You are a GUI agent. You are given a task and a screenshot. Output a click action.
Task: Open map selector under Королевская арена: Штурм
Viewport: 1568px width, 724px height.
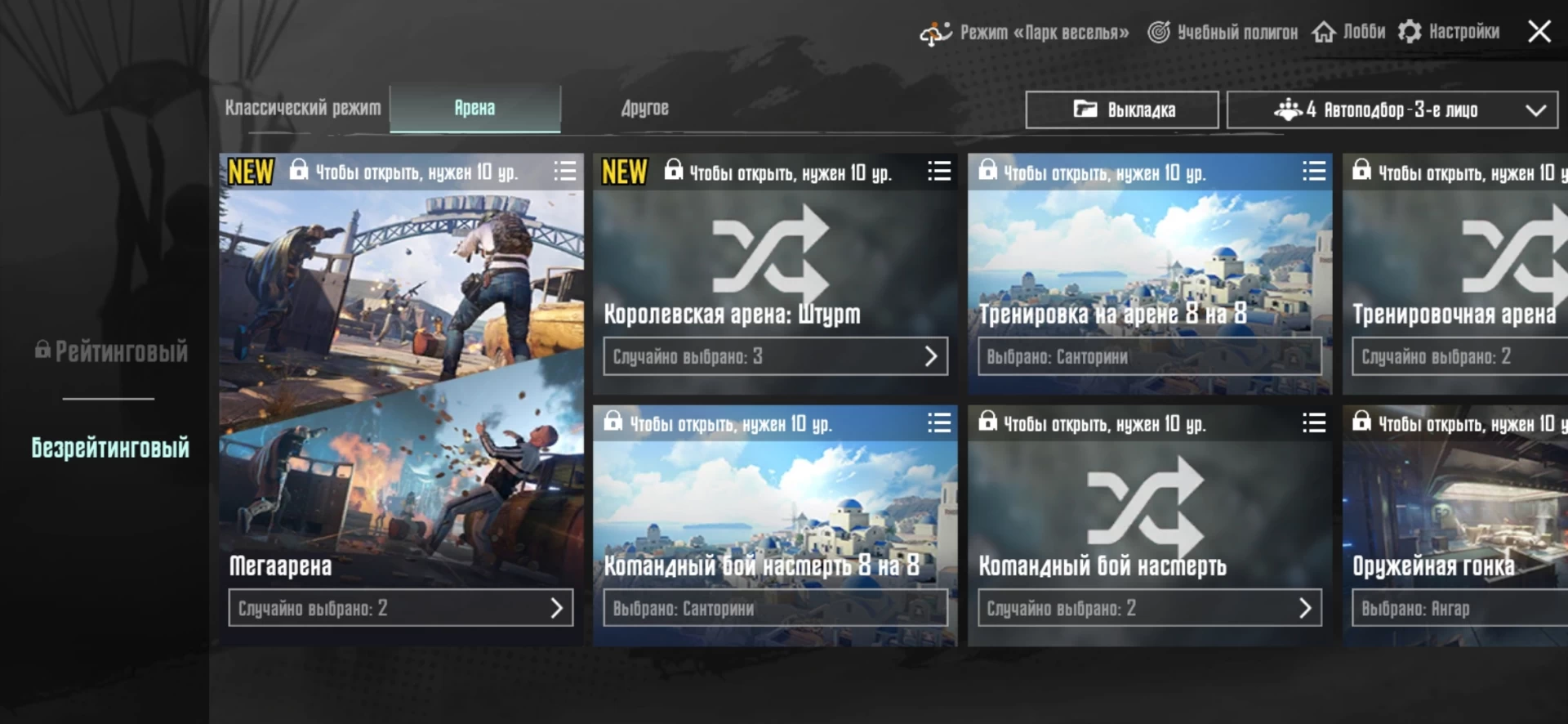point(775,356)
